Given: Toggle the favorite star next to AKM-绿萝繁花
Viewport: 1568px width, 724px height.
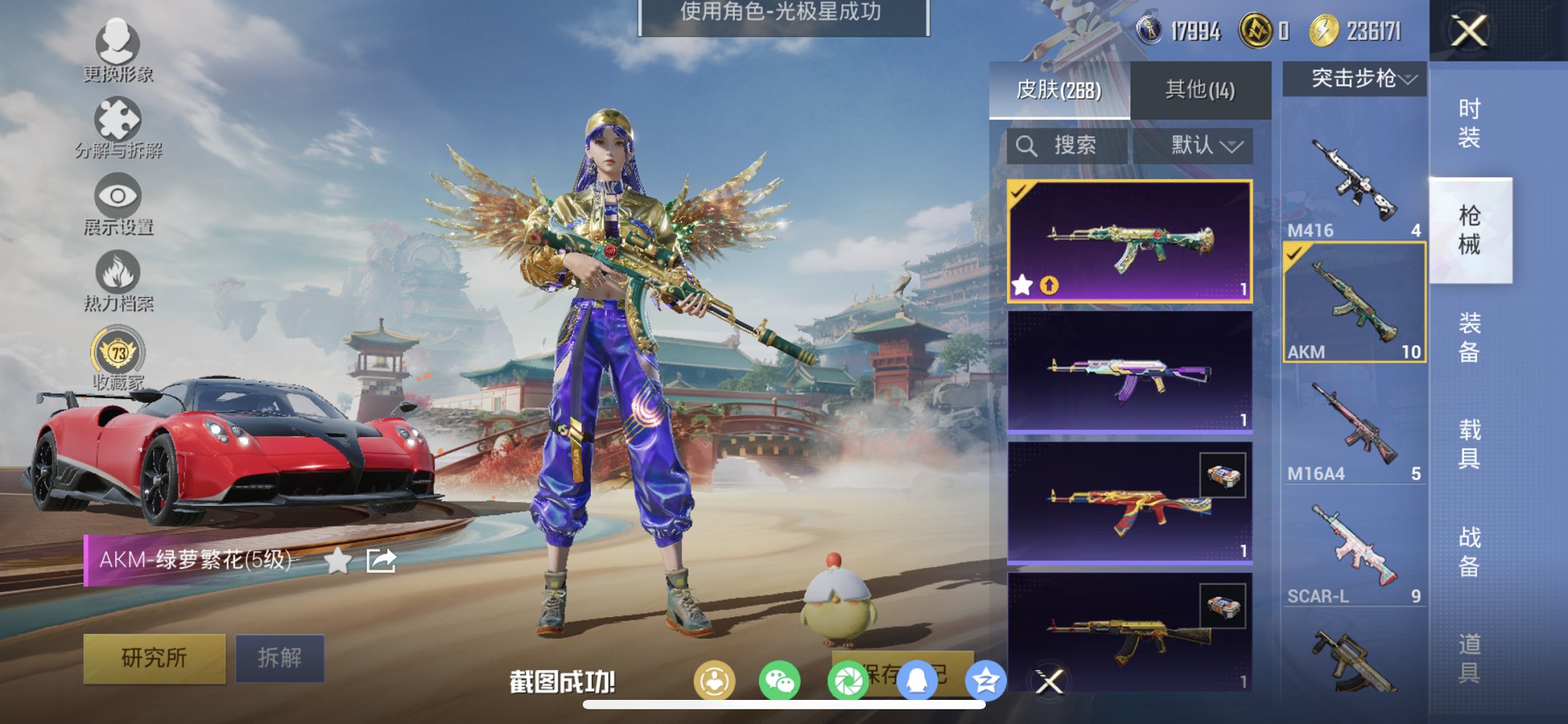Looking at the screenshot, I should pyautogui.click(x=337, y=560).
